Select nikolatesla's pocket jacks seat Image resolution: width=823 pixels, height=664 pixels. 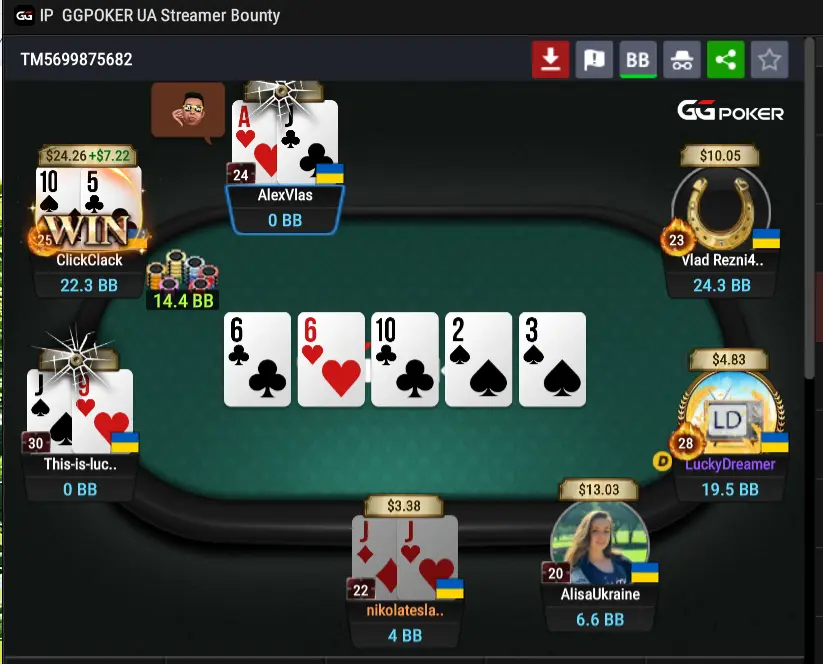[x=404, y=557]
